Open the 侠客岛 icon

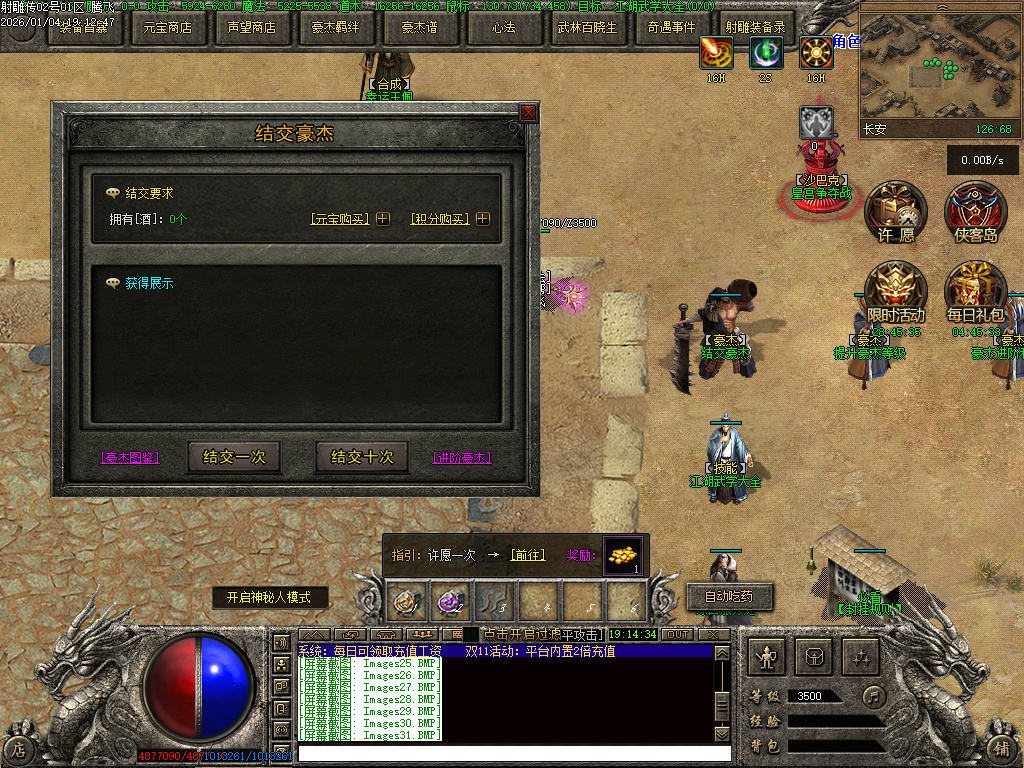tap(976, 210)
